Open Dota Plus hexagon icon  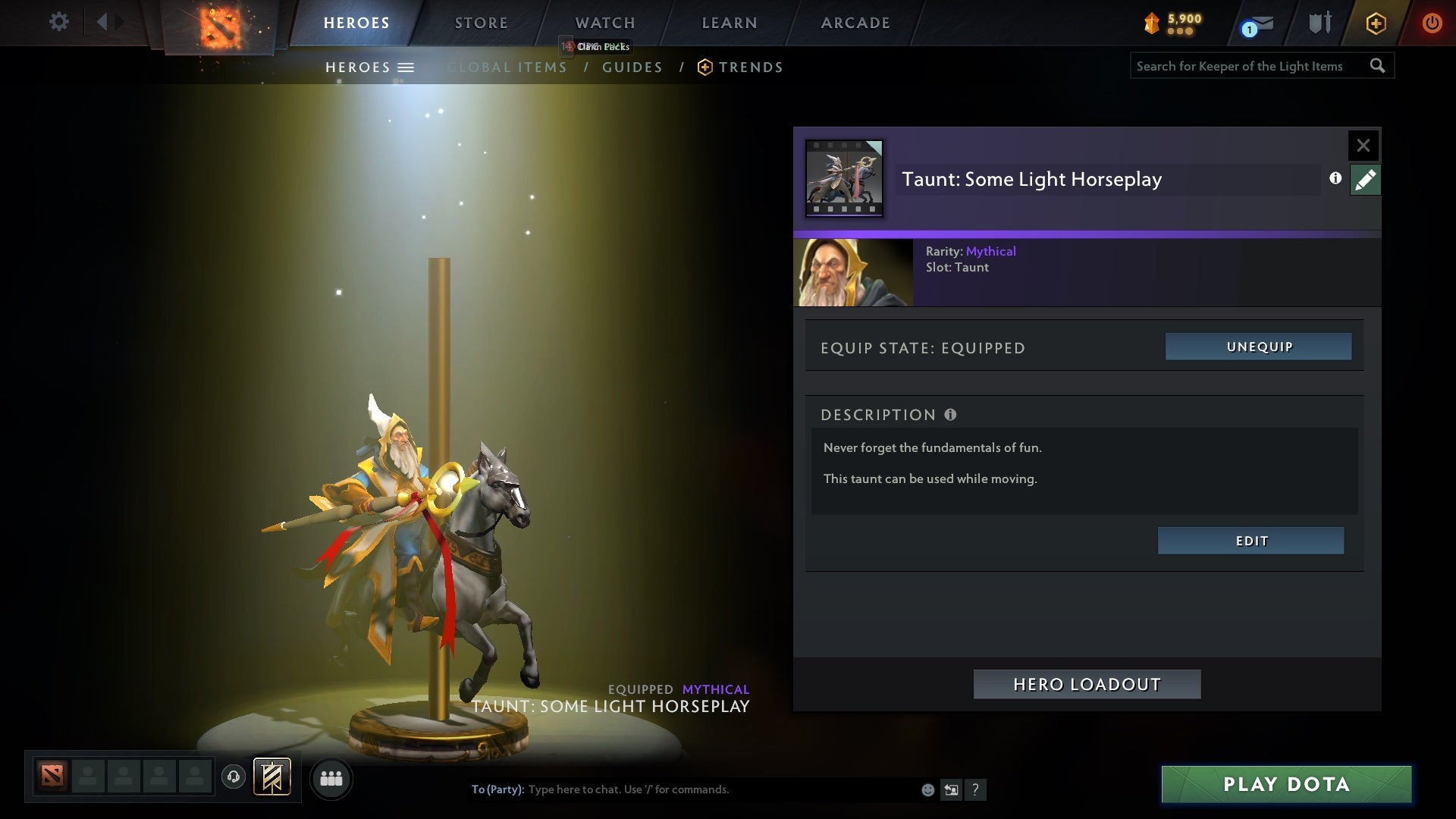1376,23
